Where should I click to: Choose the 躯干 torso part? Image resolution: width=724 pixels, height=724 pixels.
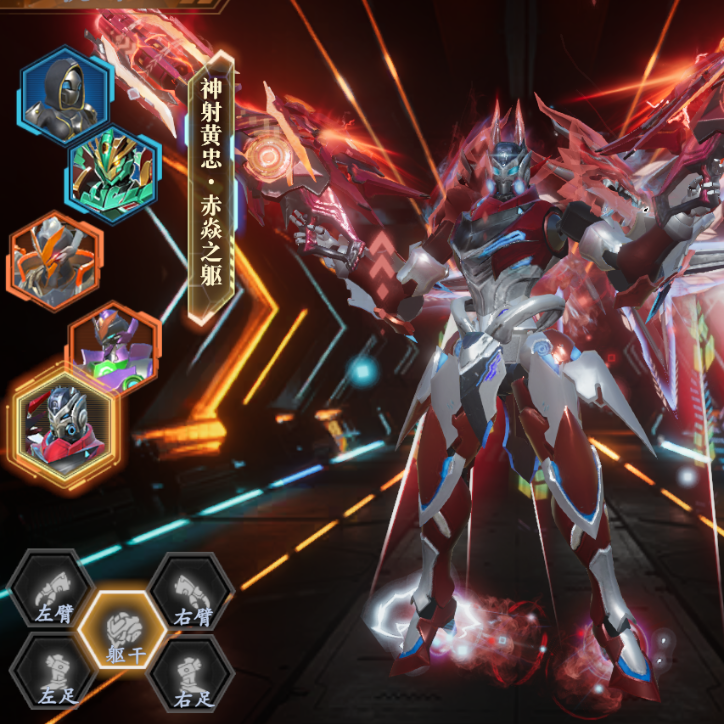click(121, 635)
